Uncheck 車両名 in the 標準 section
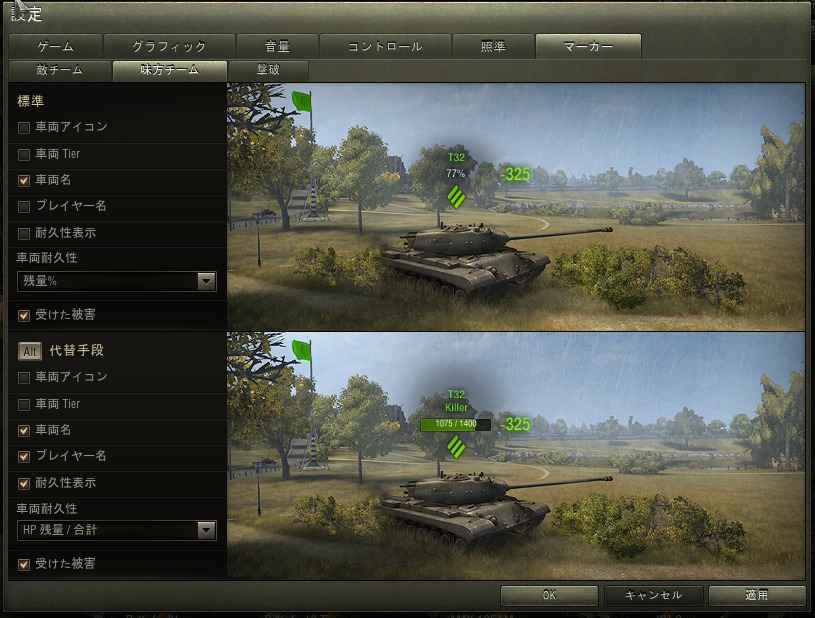 point(24,181)
